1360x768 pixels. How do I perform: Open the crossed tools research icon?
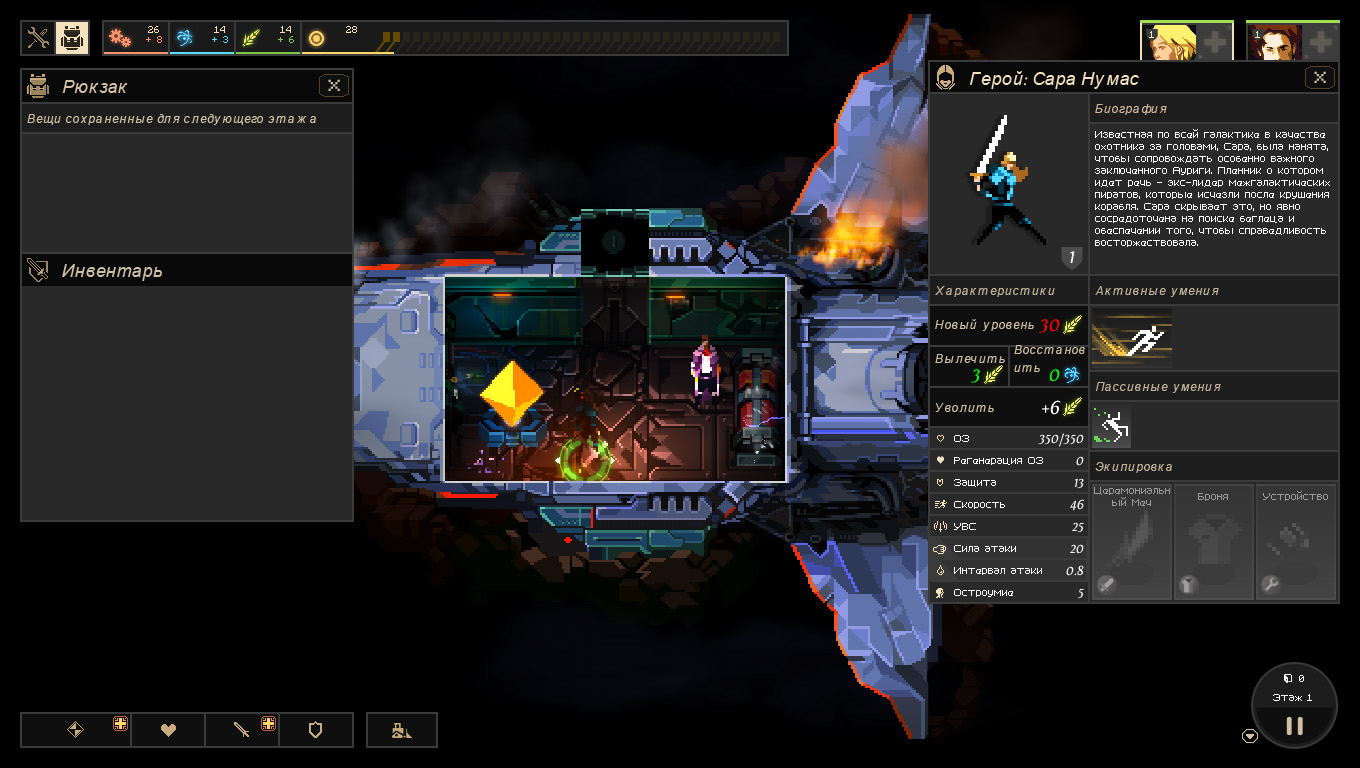(38, 38)
